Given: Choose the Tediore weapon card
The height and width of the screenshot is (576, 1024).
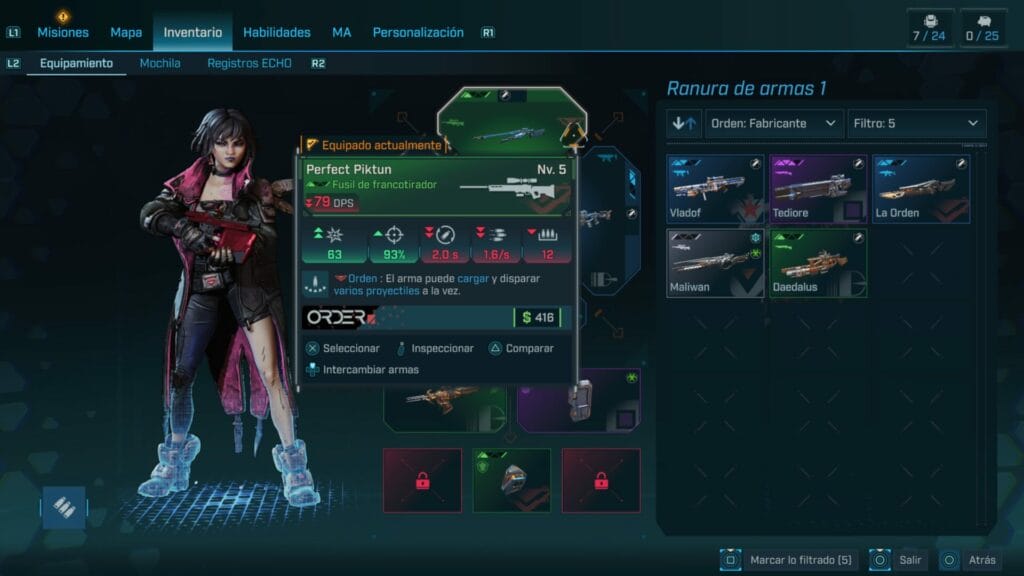Looking at the screenshot, I should 817,189.
